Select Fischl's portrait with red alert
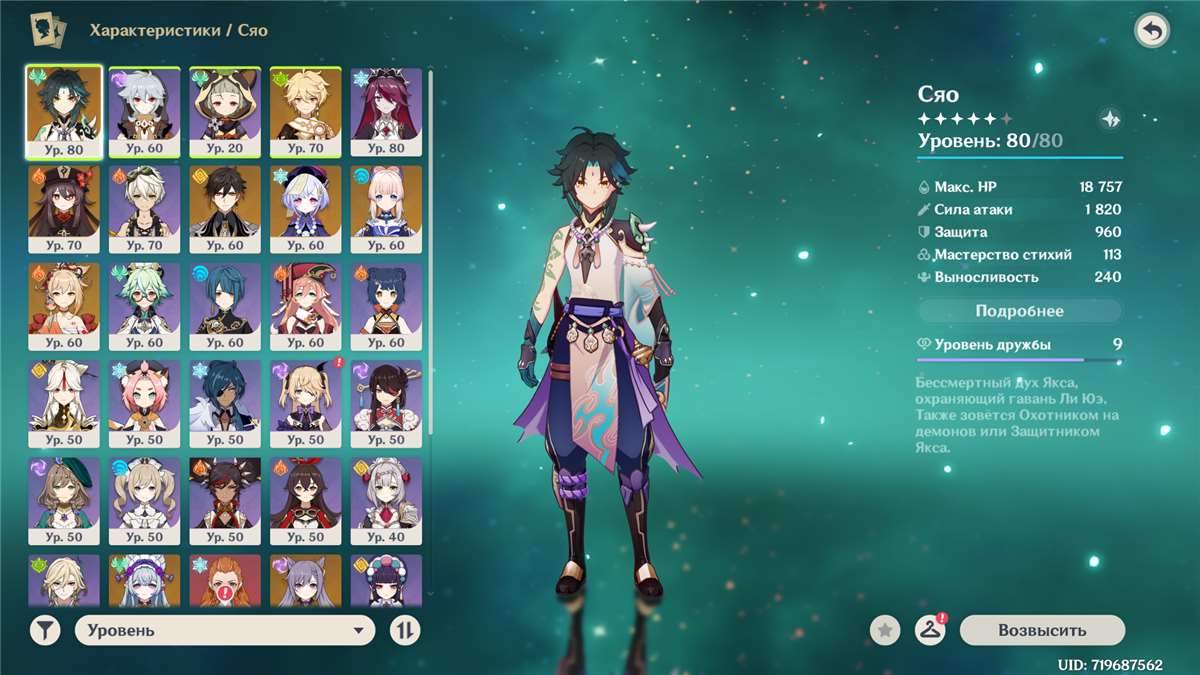The image size is (1200, 675). pos(305,403)
